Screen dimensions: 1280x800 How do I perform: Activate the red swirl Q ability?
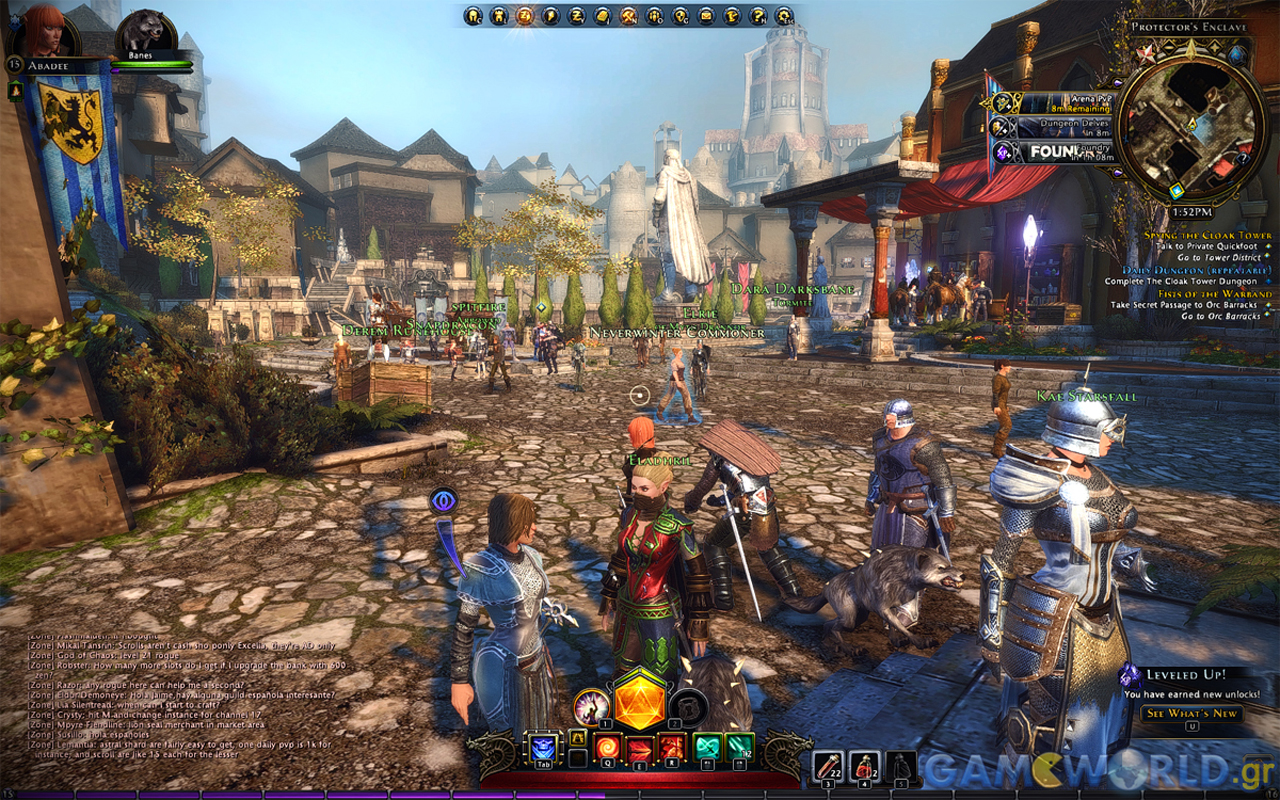(x=608, y=748)
